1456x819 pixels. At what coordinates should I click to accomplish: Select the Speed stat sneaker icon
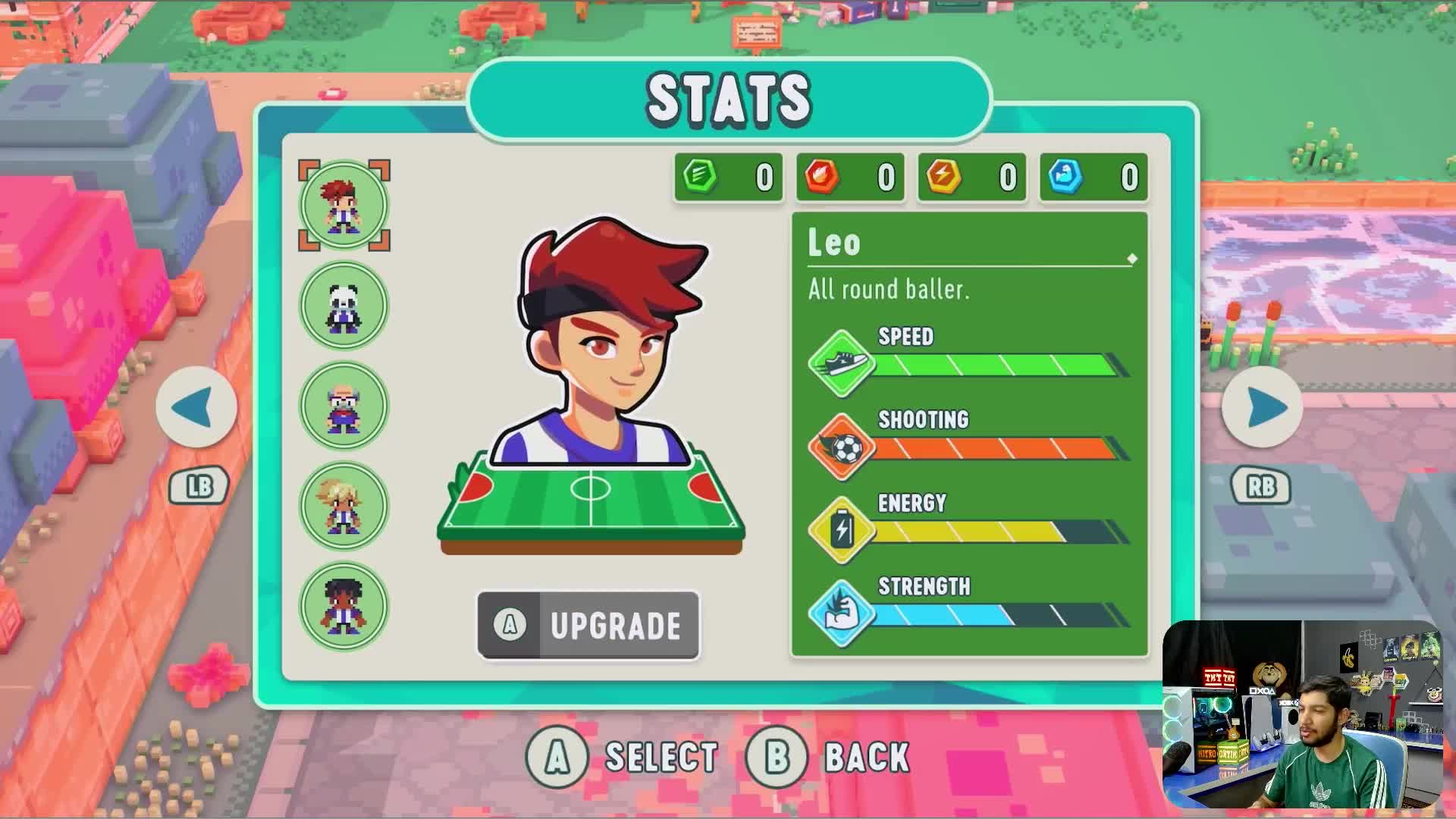[x=840, y=363]
